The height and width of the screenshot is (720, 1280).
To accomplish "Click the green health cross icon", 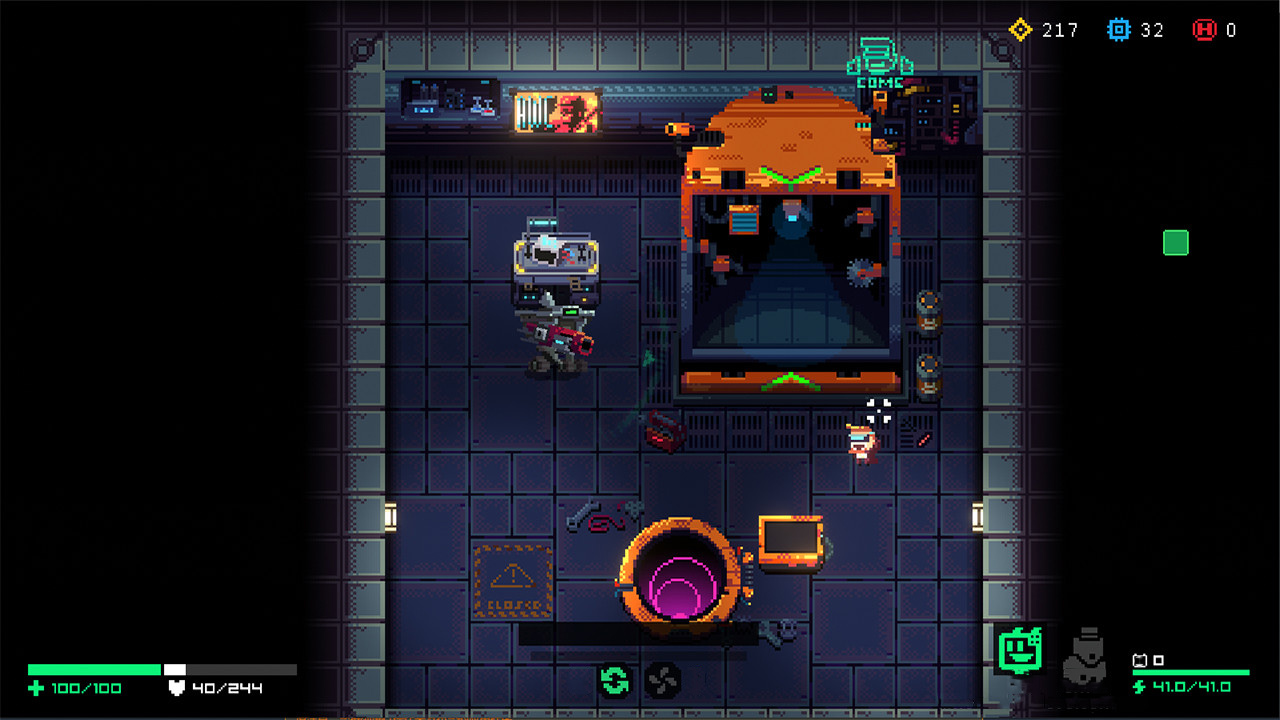I will (x=37, y=688).
